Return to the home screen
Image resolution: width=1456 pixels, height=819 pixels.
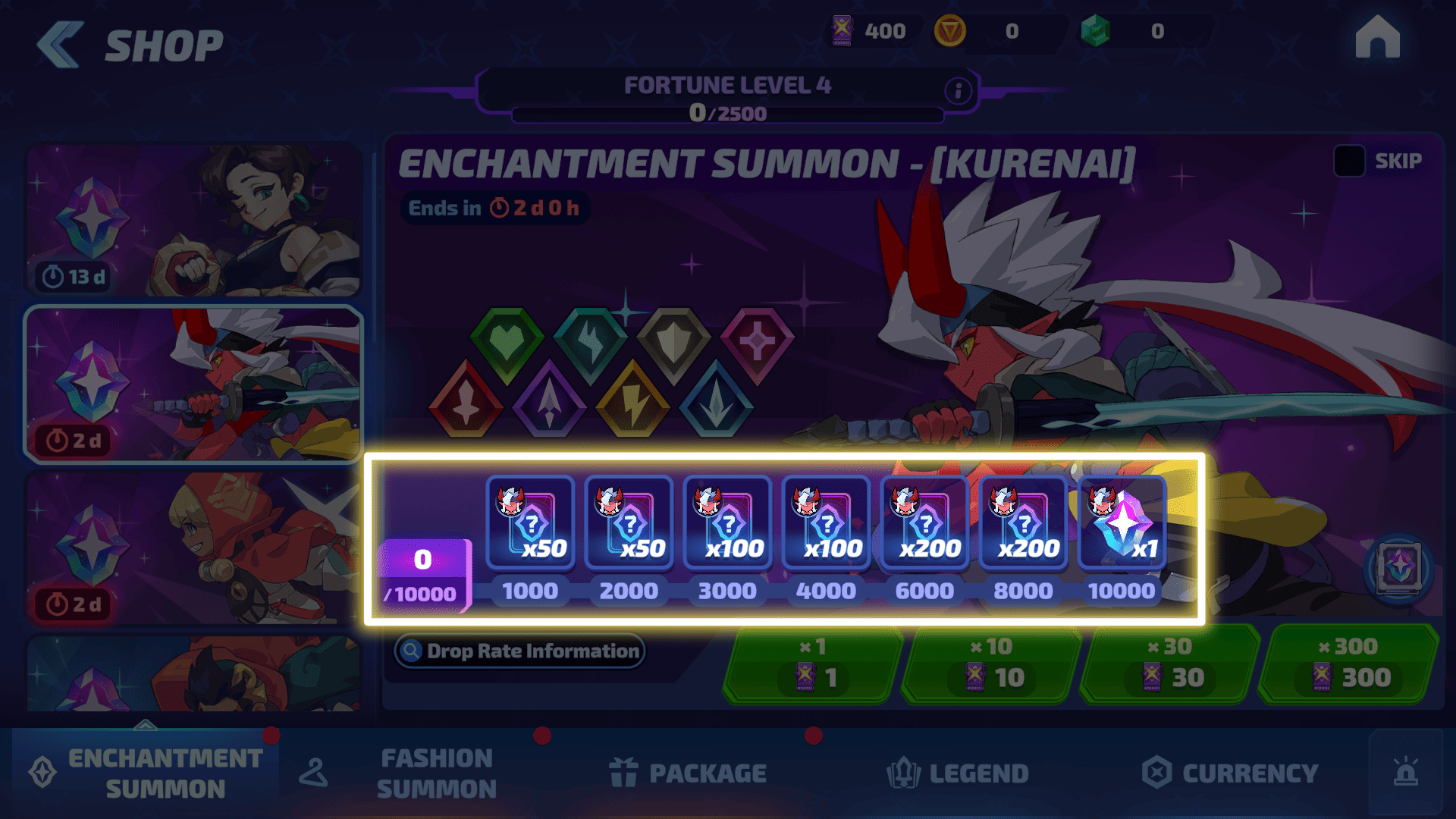(1377, 38)
